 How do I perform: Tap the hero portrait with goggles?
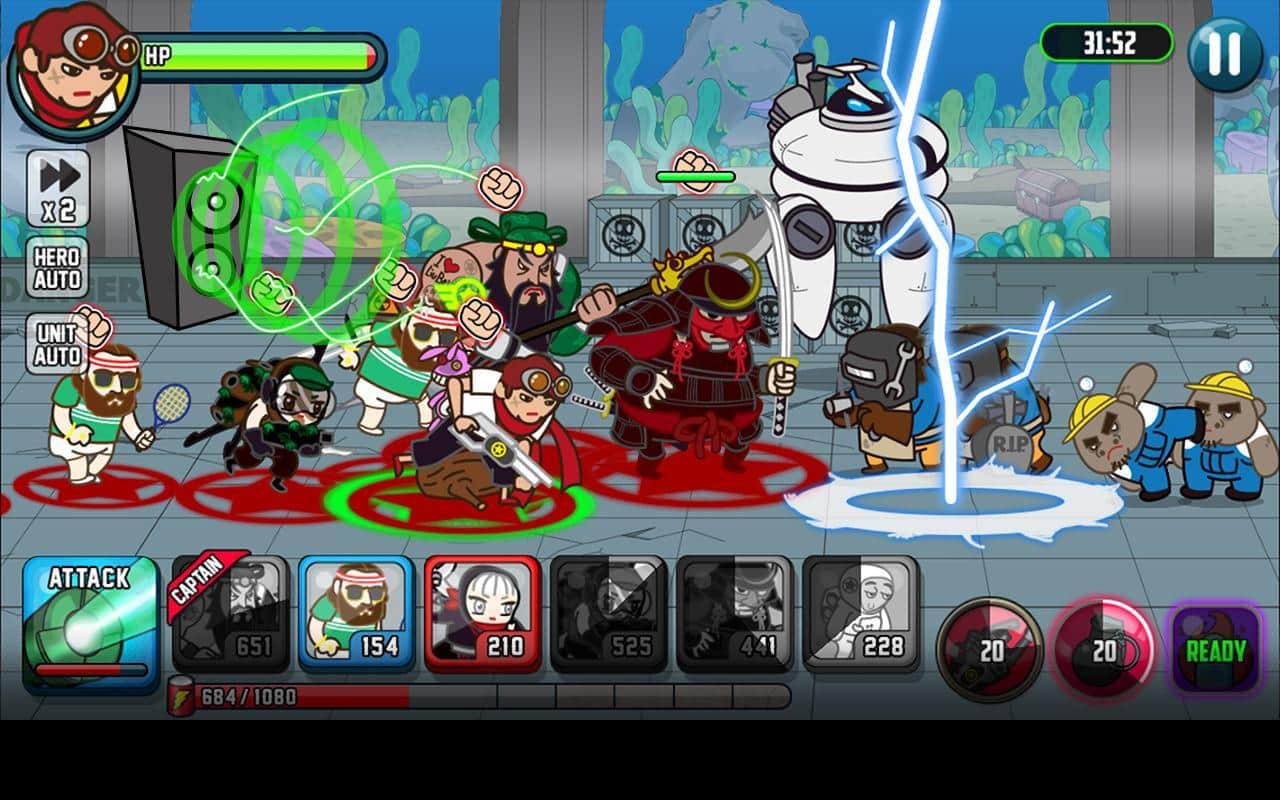[x=72, y=70]
